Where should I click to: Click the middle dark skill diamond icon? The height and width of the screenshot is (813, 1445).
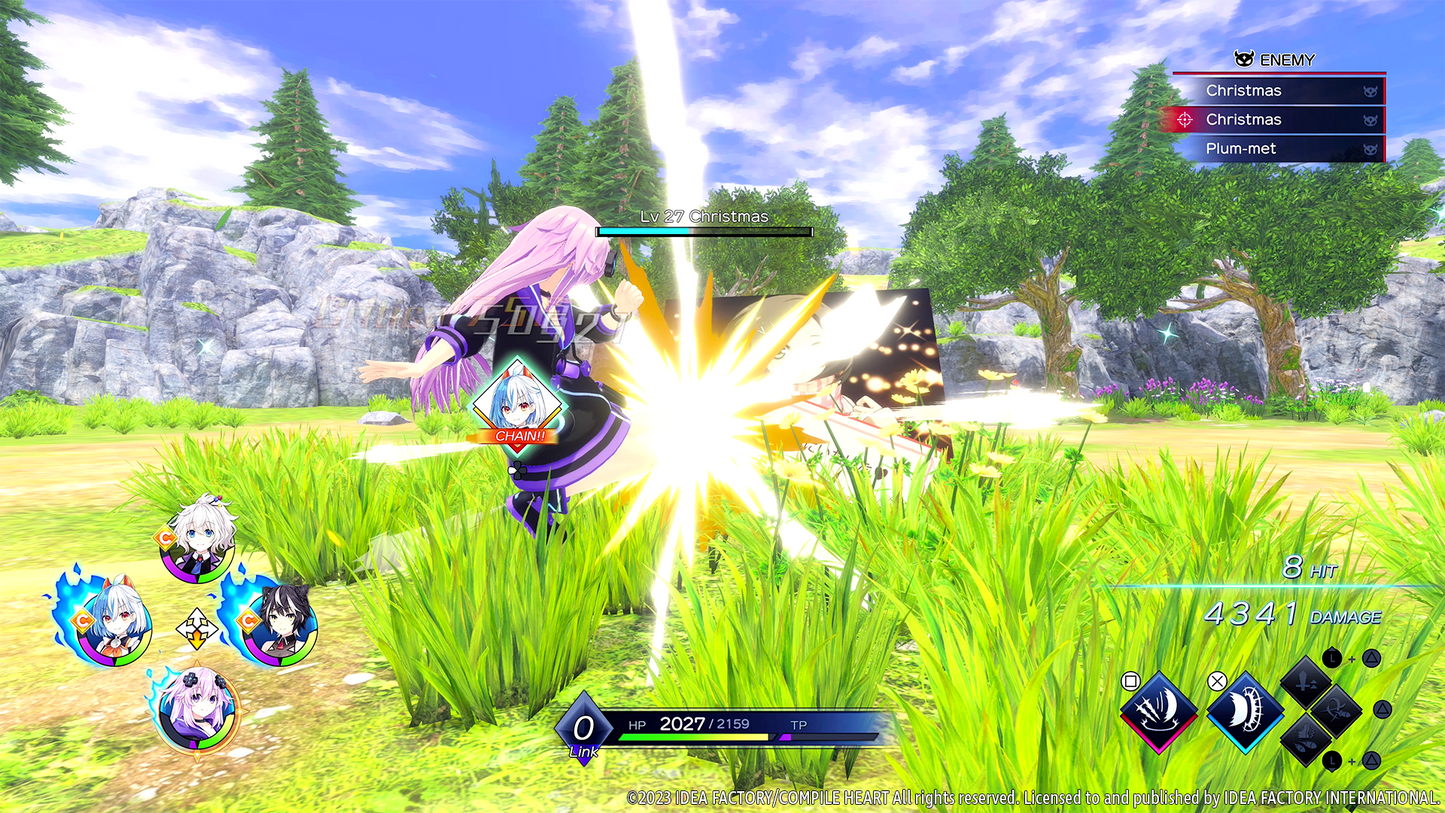click(x=1336, y=712)
